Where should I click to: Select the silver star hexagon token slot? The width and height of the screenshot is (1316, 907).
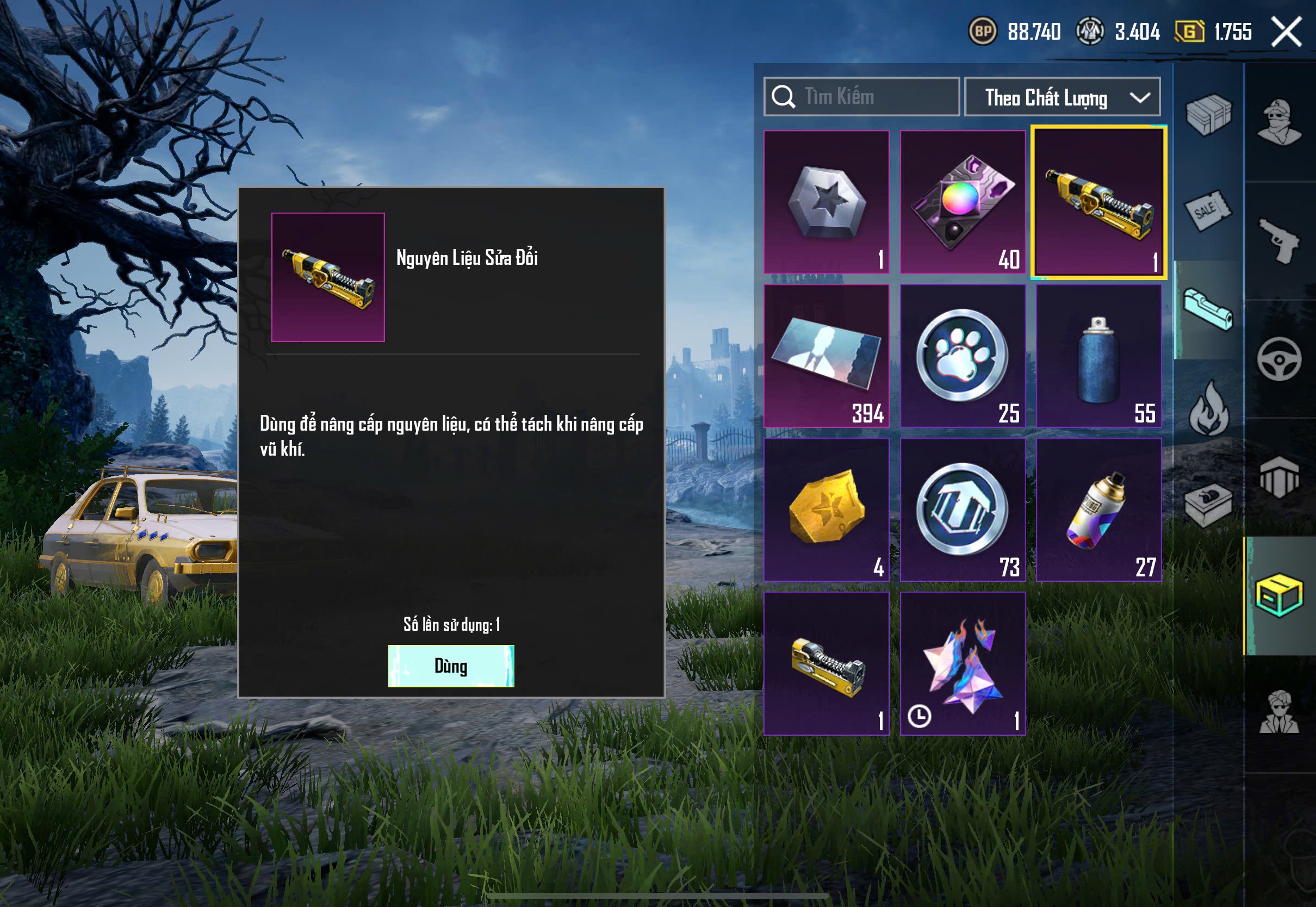pyautogui.click(x=826, y=202)
